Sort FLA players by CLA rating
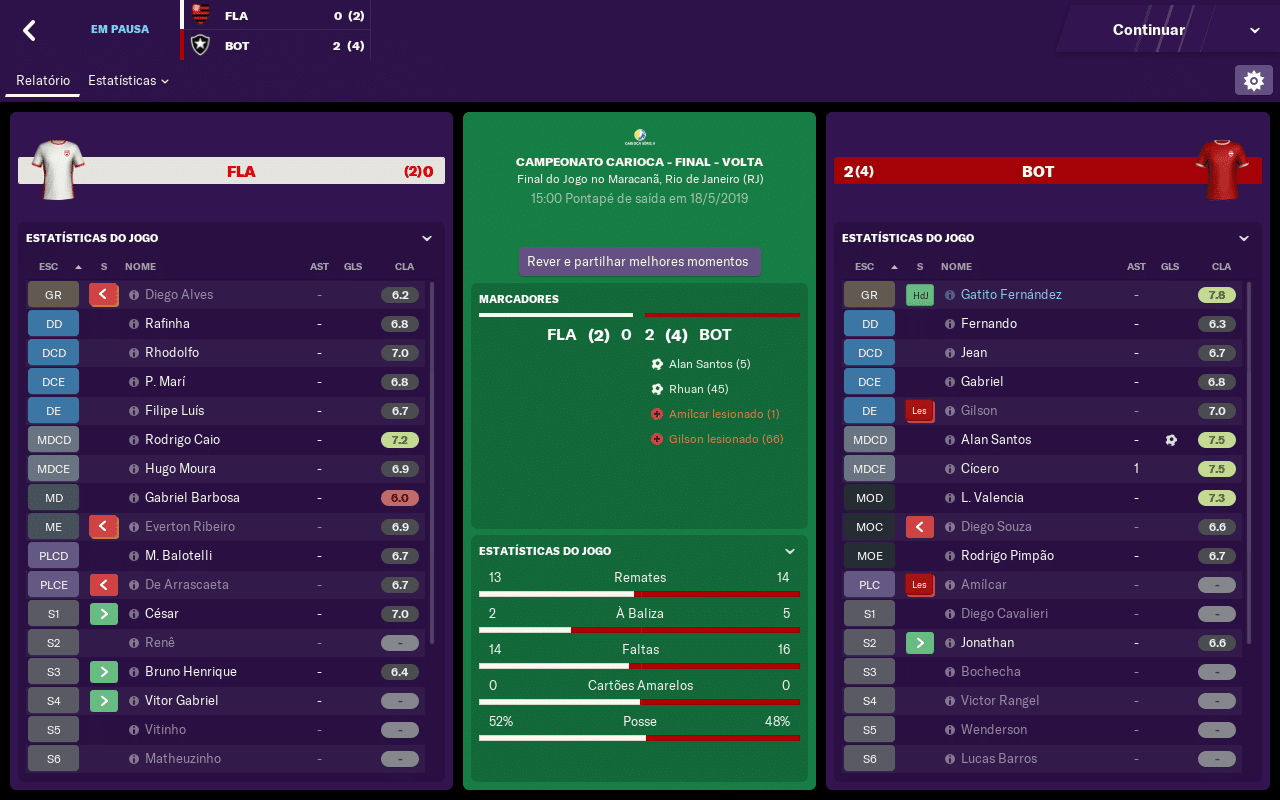Viewport: 1280px width, 800px height. 404,267
